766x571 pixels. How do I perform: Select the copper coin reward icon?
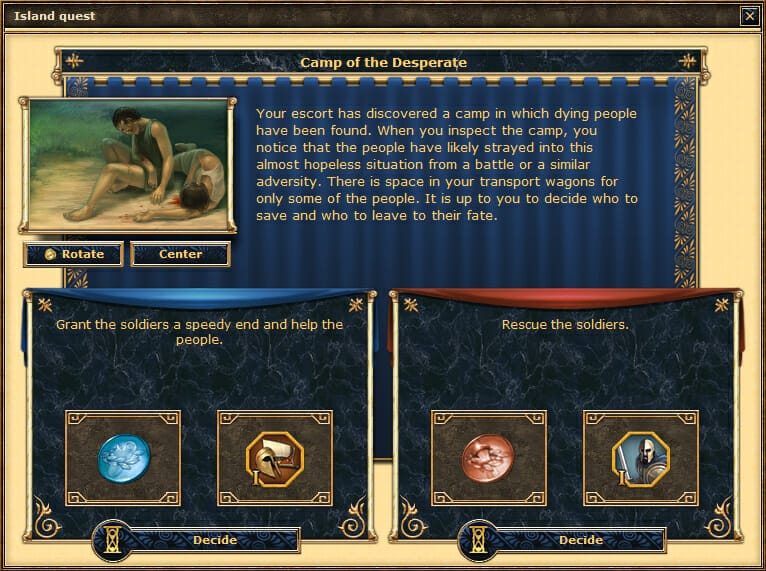(489, 458)
